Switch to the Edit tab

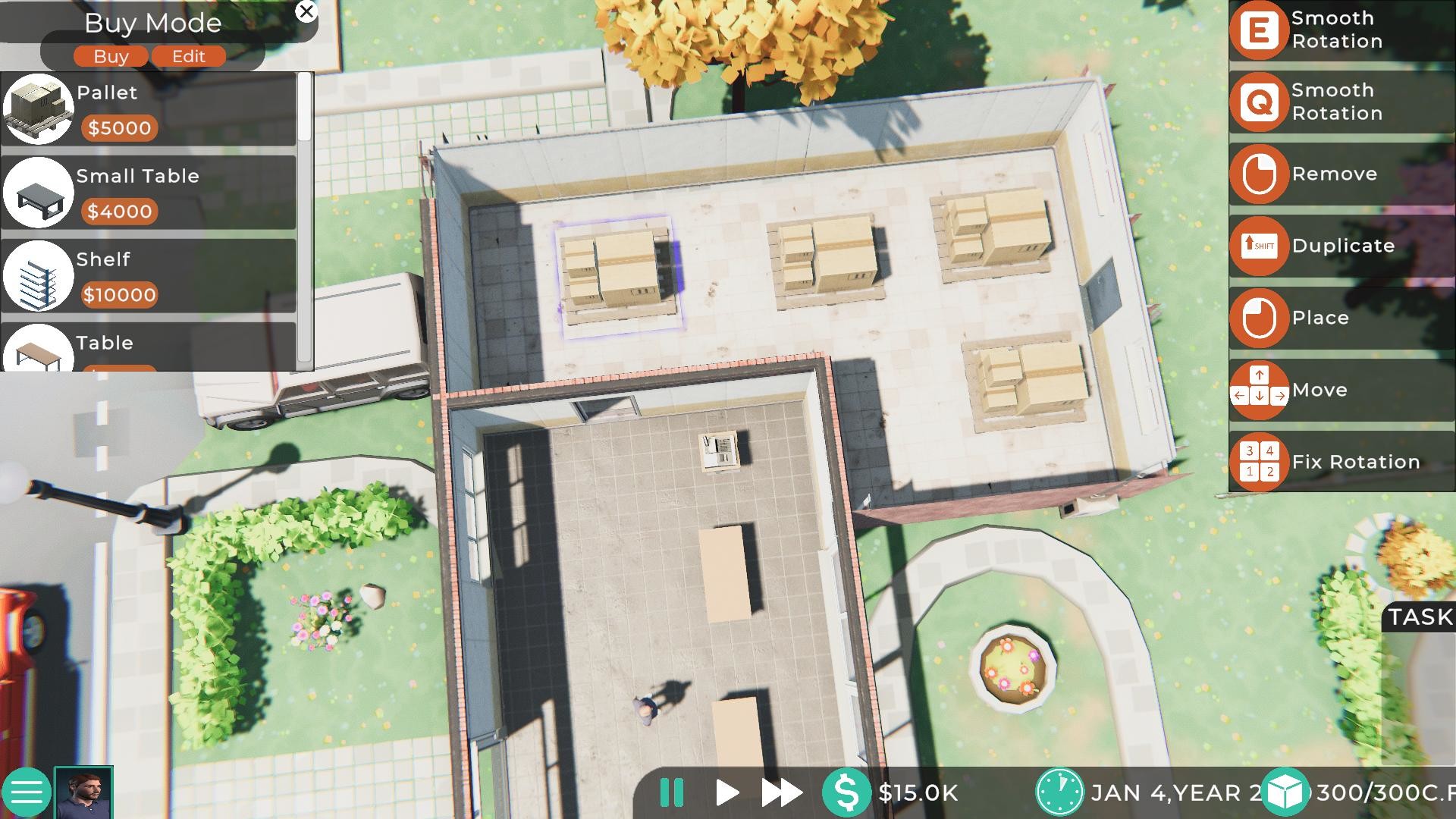coord(187,56)
